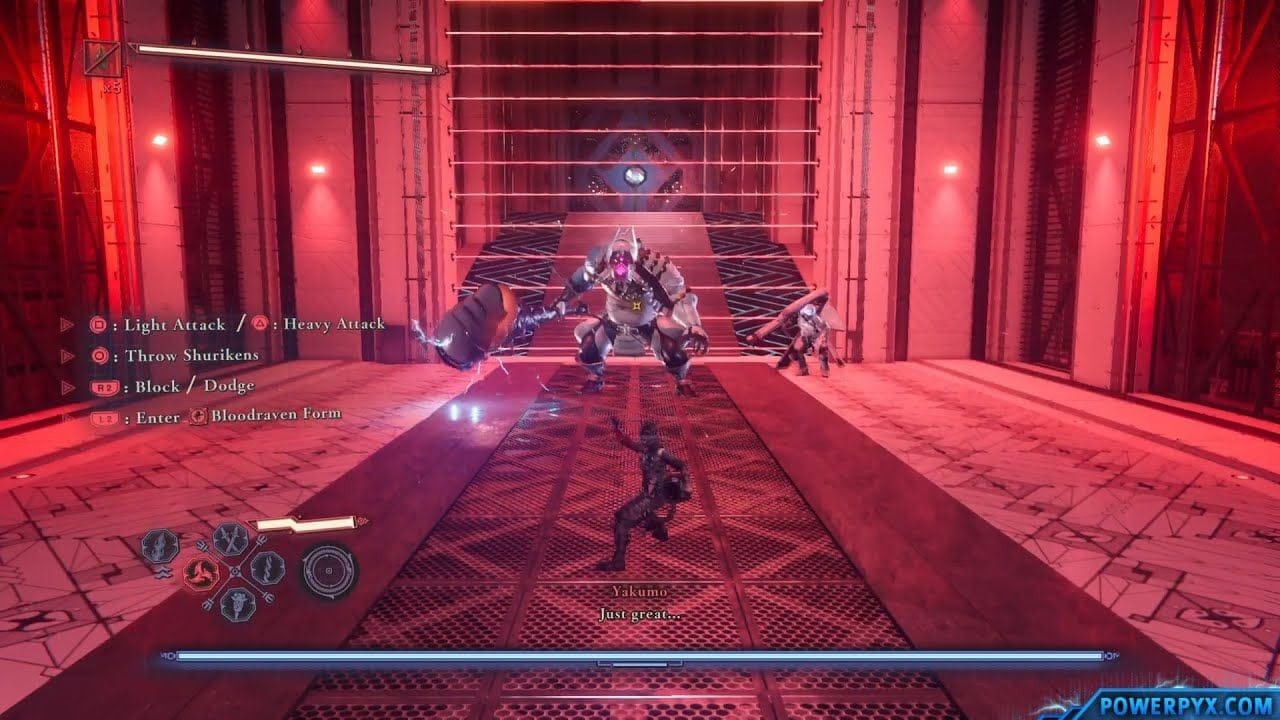Click the Circle button icon for Throw Shurikens
Screen dimensions: 1280x720
pyautogui.click(x=101, y=356)
